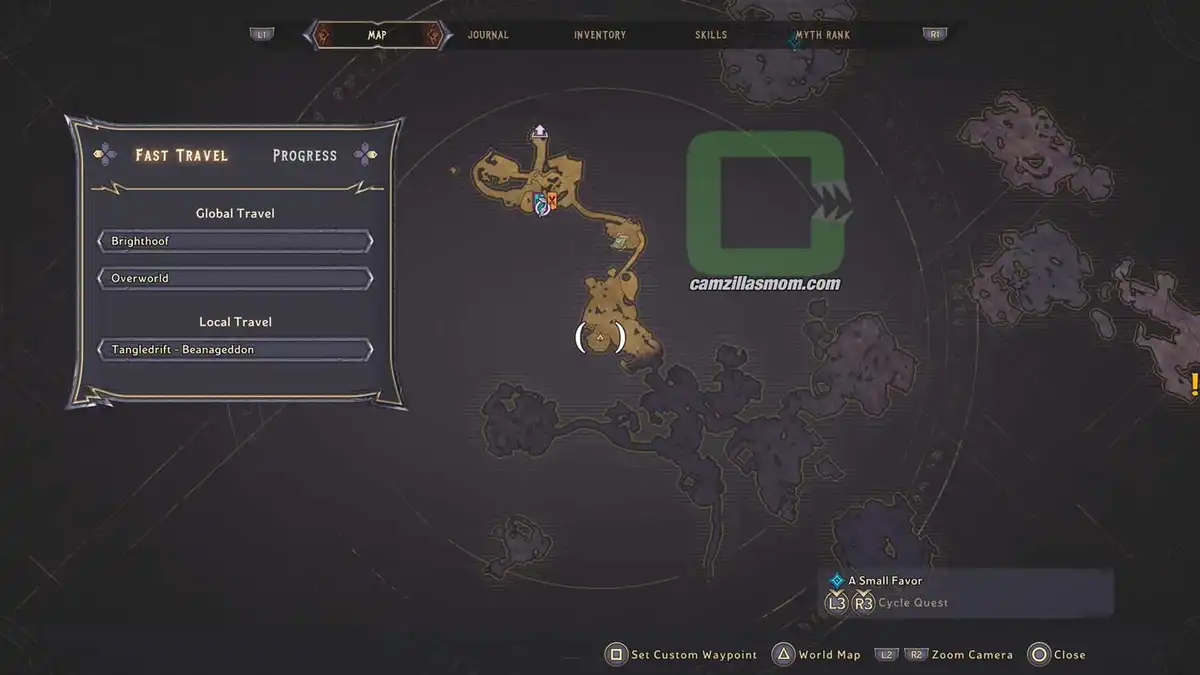
Task: Fast travel to Brighthoof
Action: click(235, 242)
